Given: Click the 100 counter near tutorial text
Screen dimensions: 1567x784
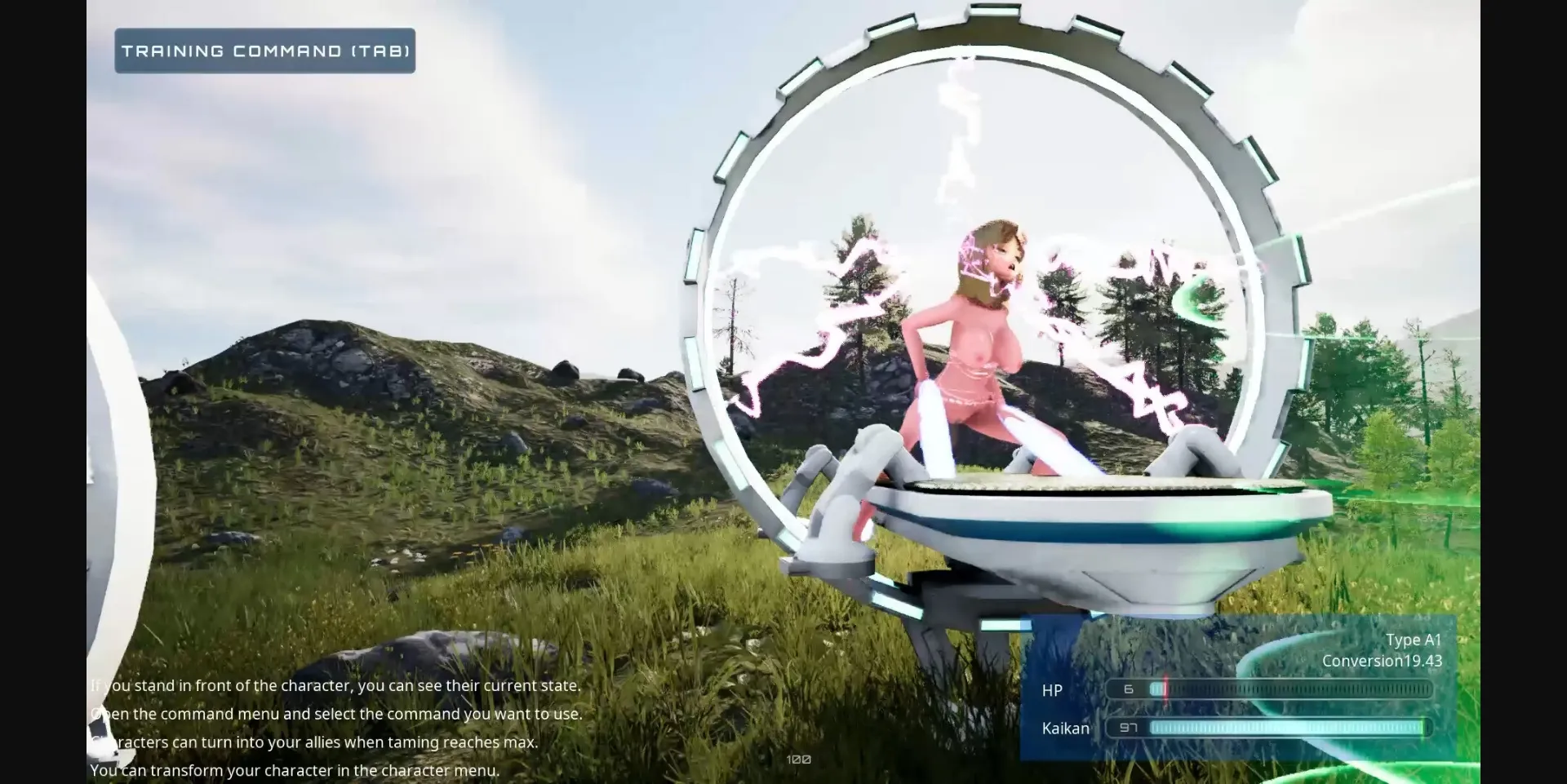Looking at the screenshot, I should 797,759.
